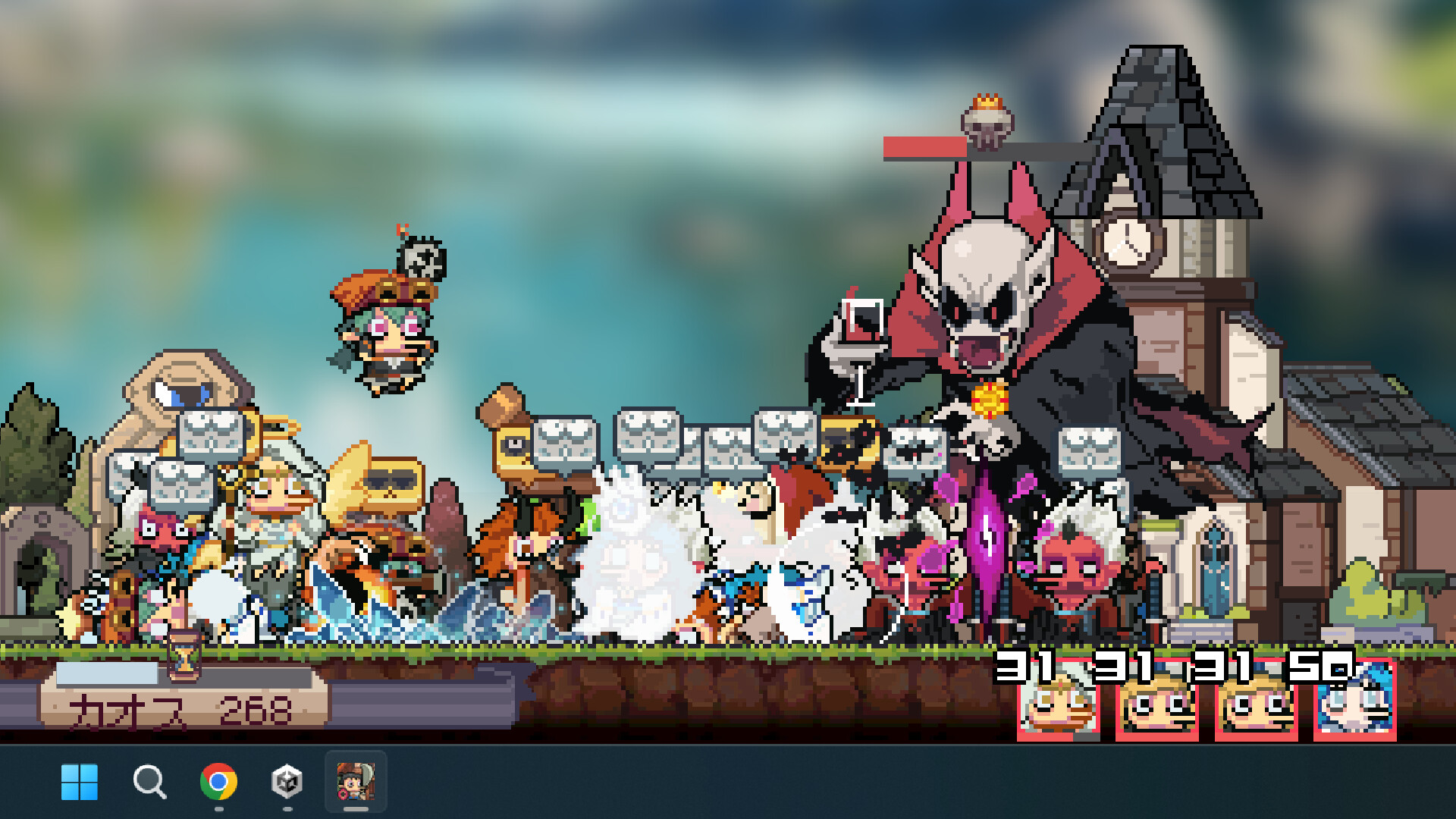Click the Windows search magnifier
1456x819 pixels.
point(149,782)
